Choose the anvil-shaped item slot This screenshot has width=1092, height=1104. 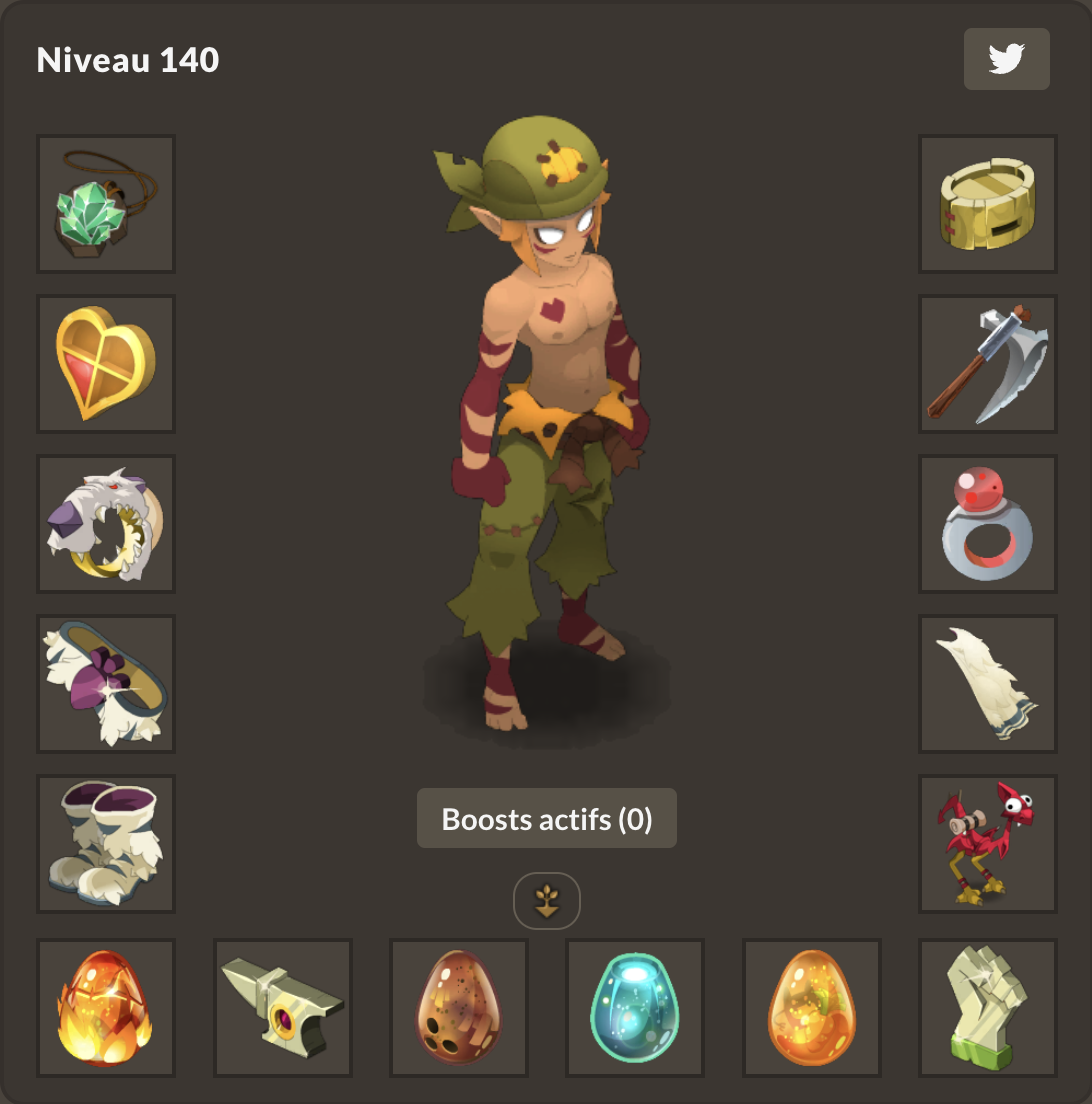click(x=283, y=1008)
